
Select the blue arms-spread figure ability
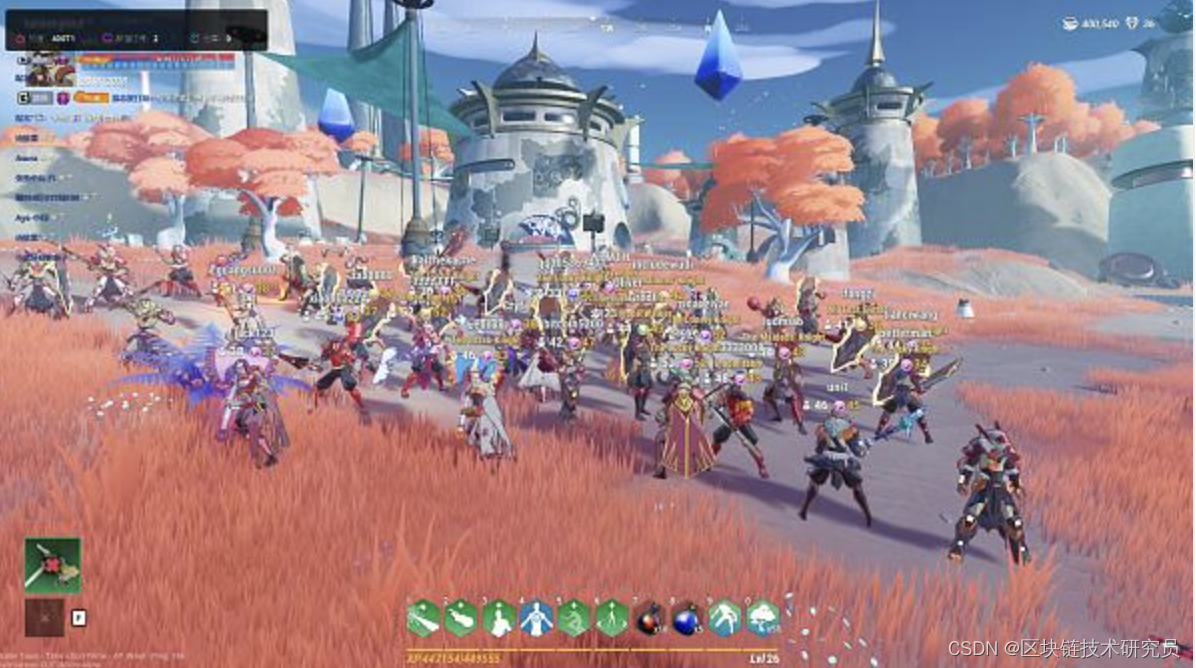click(x=536, y=618)
